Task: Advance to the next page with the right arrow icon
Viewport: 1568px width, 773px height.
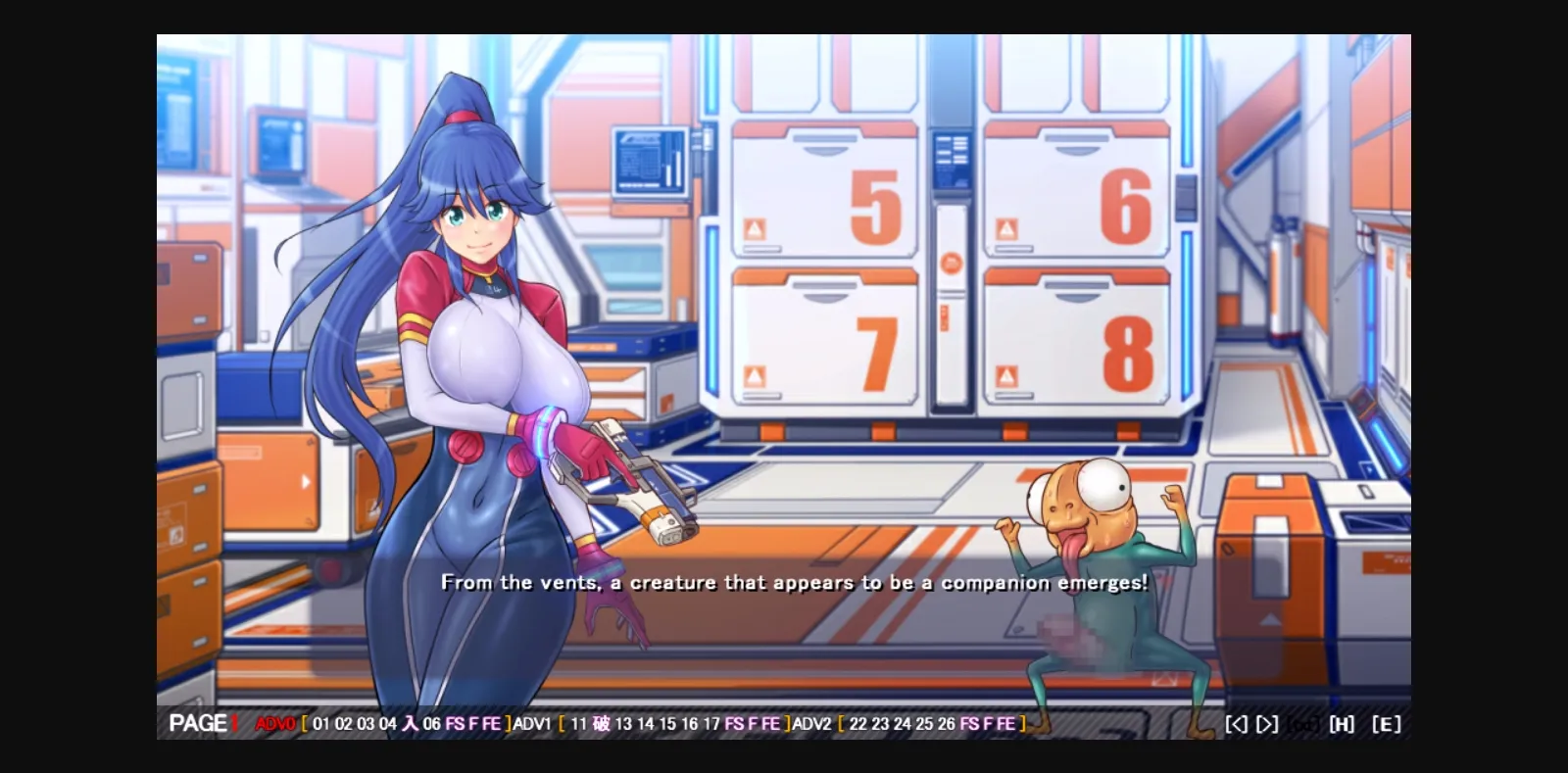Action: coord(1267,724)
